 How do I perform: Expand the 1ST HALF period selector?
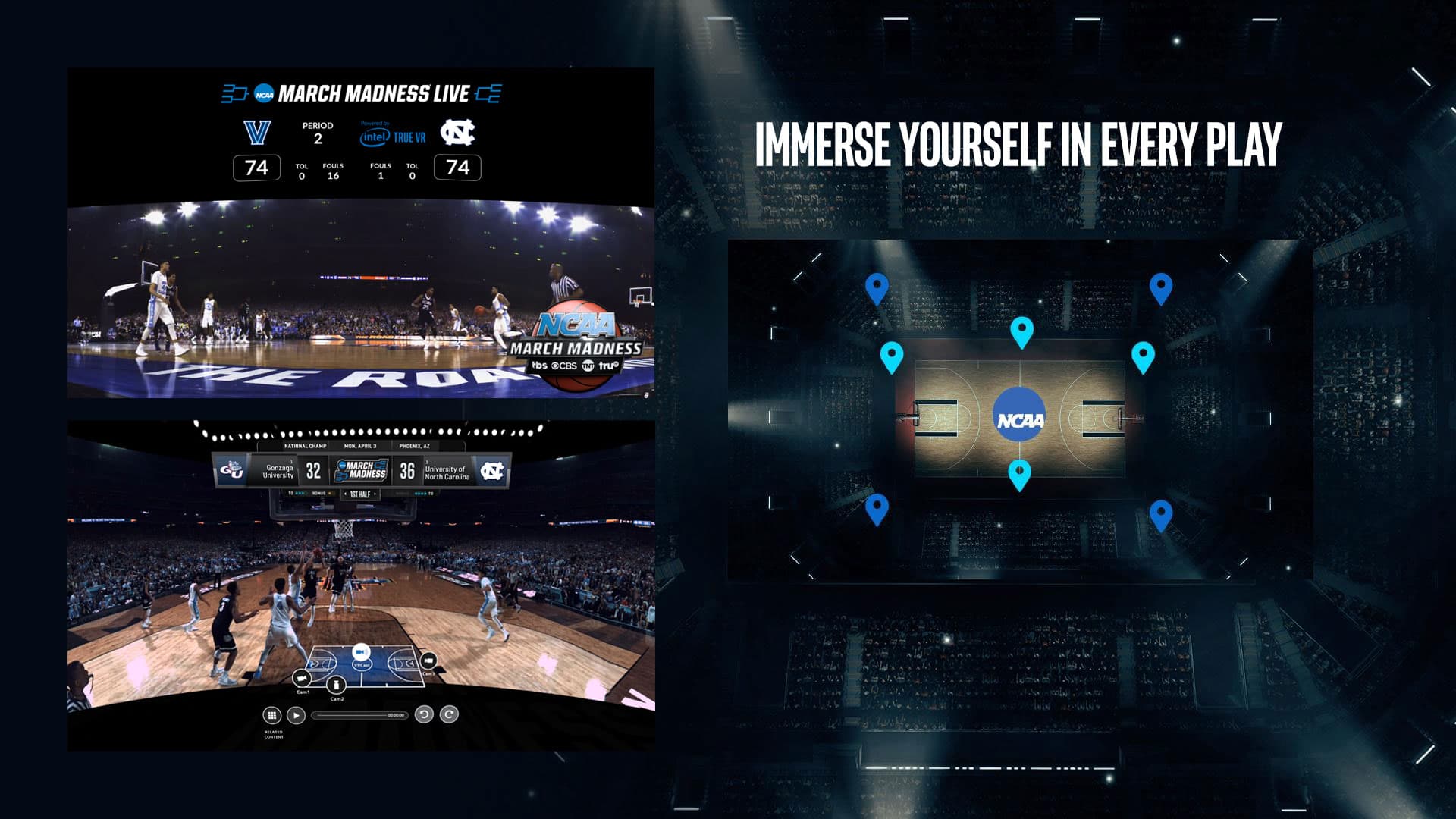(x=360, y=494)
